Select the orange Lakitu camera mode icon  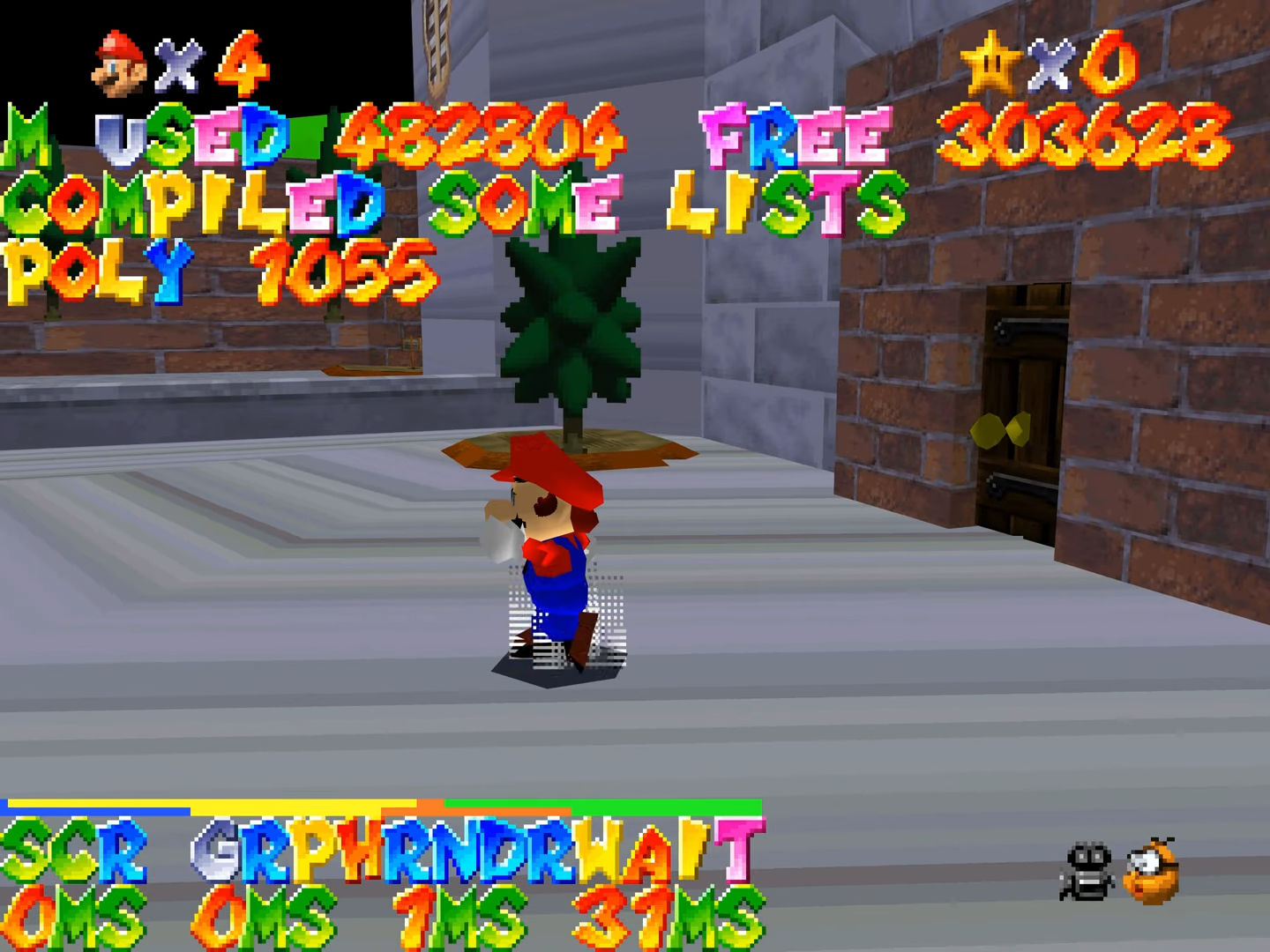[1153, 871]
